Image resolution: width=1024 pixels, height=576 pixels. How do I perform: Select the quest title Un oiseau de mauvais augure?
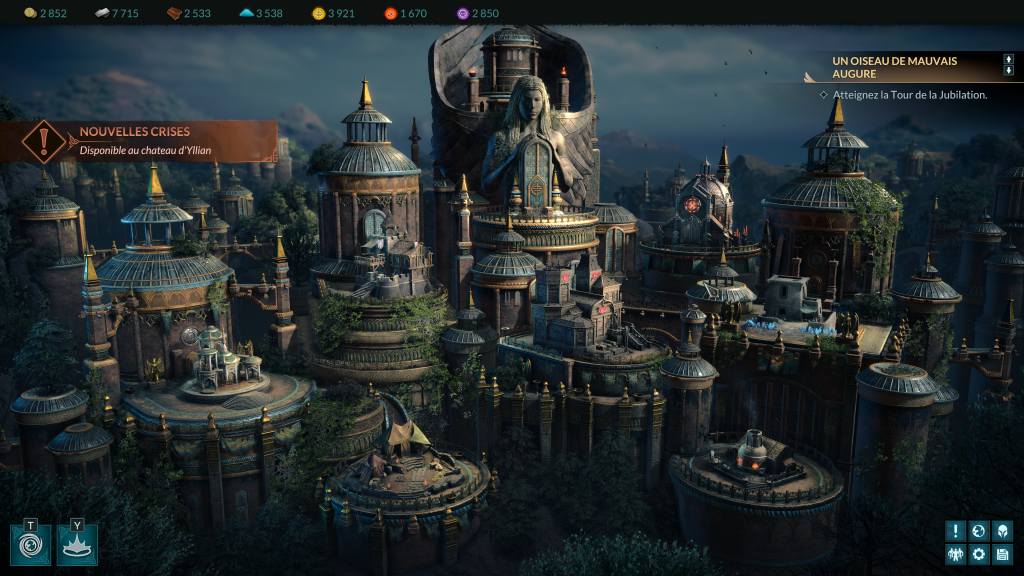pos(894,67)
